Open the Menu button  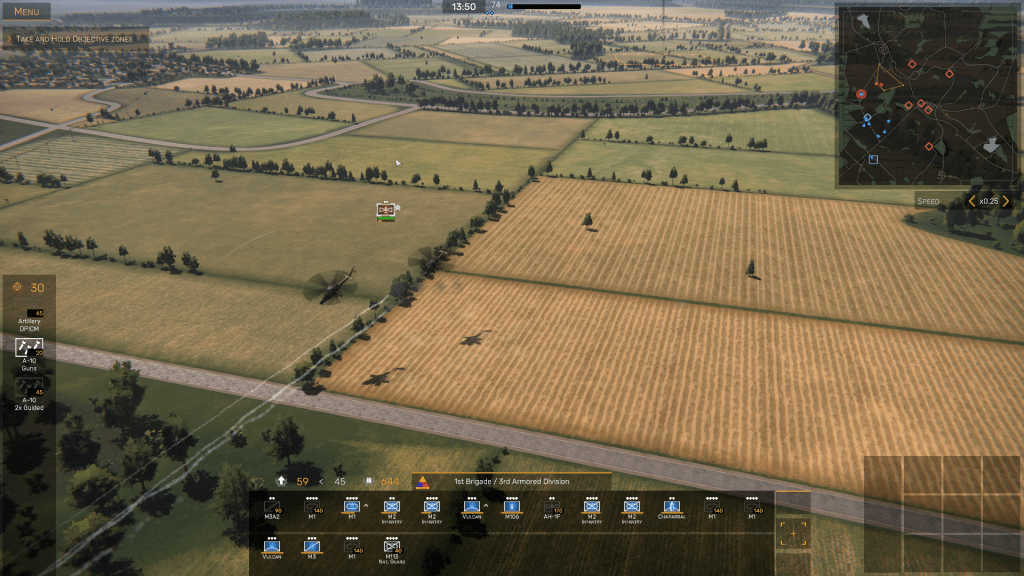point(26,12)
